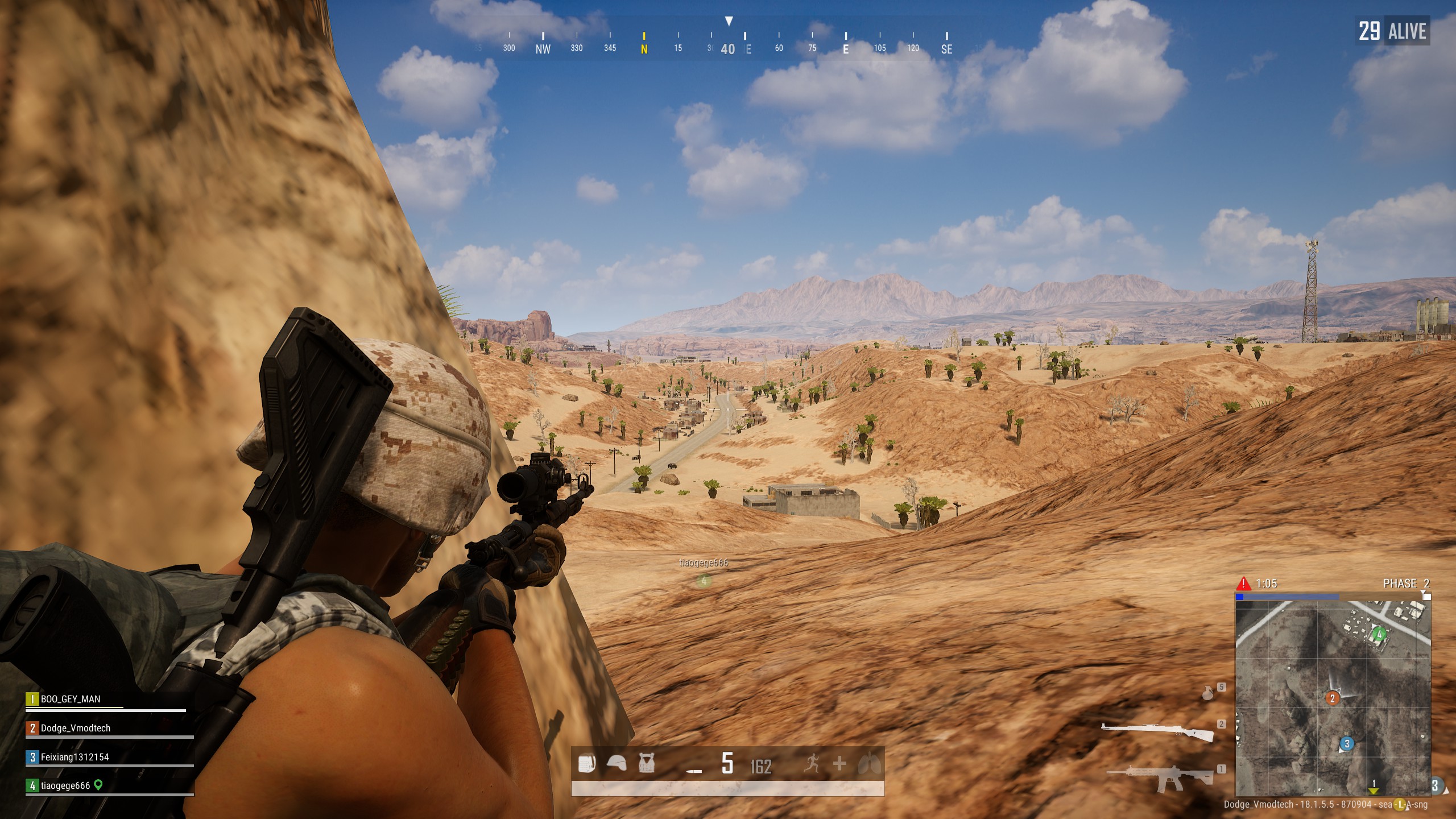
Task: Switch to the assault rifle in weapon slot 1
Action: click(1160, 777)
